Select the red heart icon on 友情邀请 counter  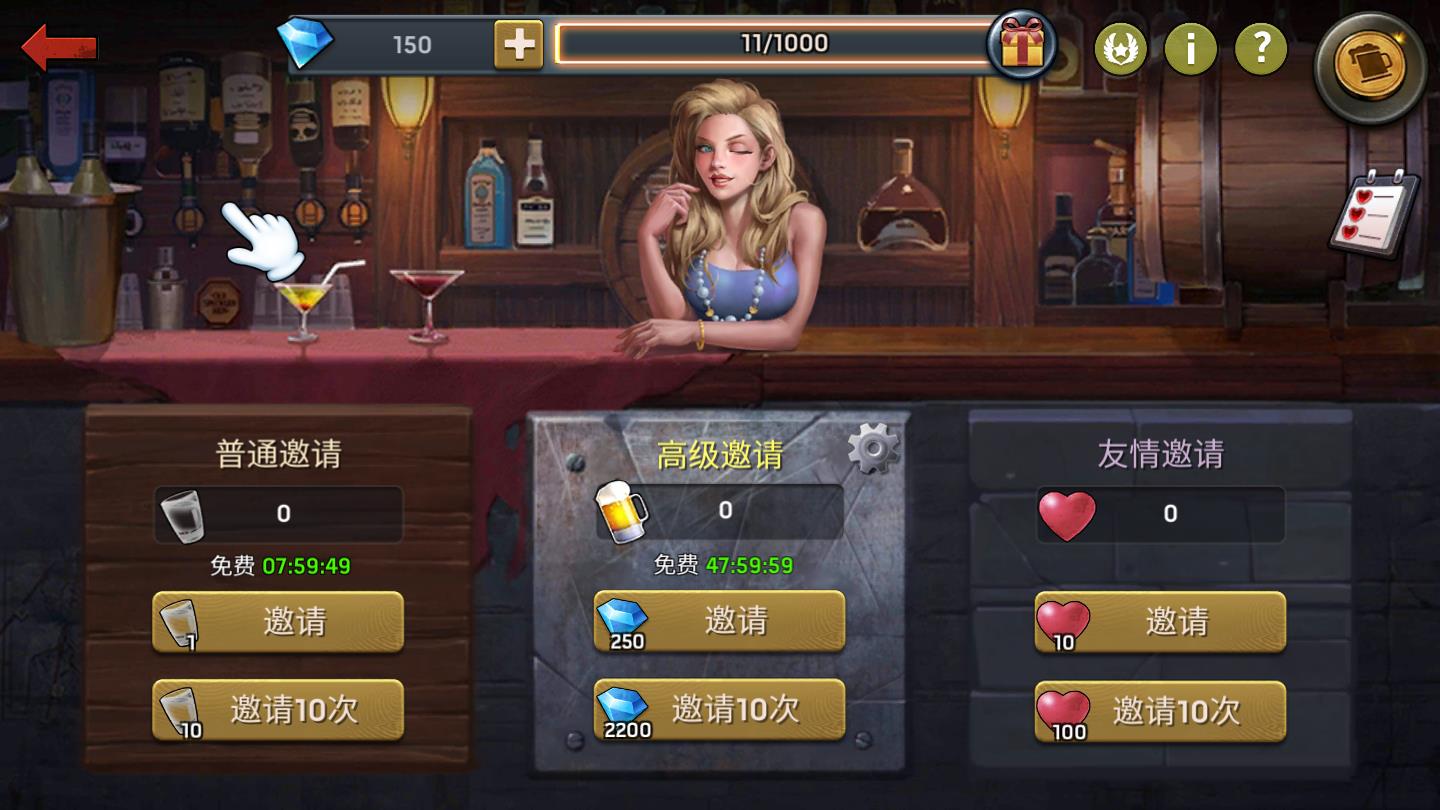pyautogui.click(x=1068, y=514)
